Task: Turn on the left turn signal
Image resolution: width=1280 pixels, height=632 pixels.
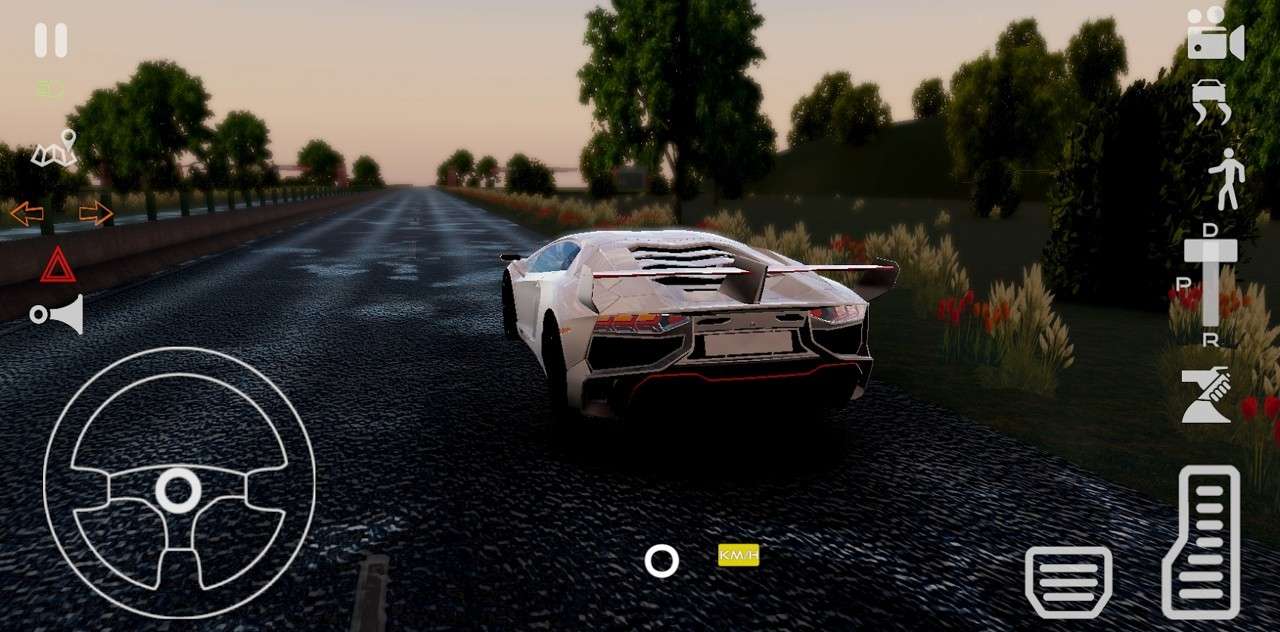Action: click(x=27, y=213)
